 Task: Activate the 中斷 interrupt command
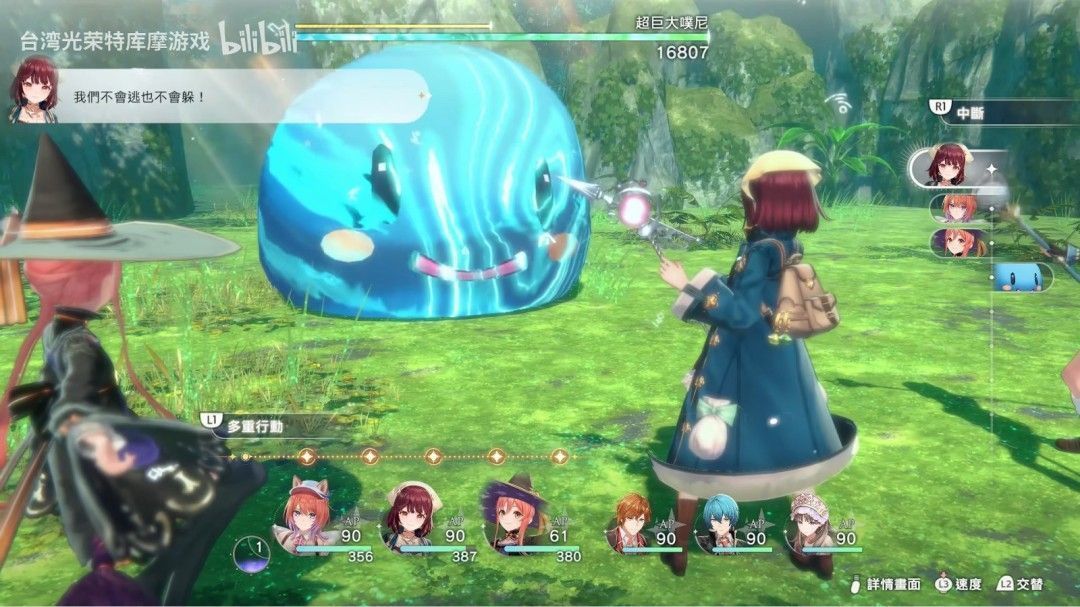tap(969, 111)
